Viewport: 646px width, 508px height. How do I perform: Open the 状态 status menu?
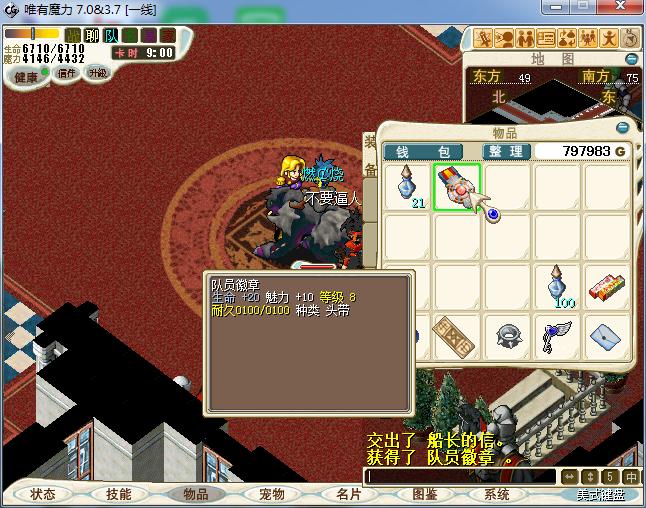coord(43,494)
